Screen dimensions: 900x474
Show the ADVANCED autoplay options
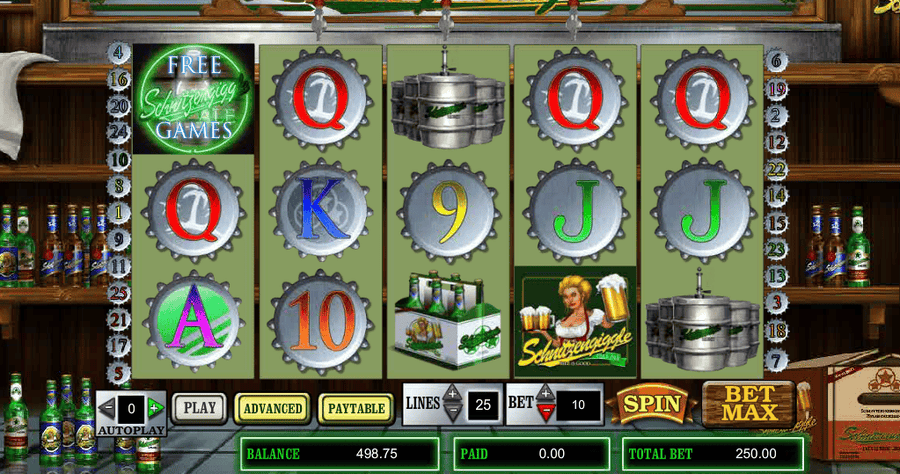click(x=273, y=408)
